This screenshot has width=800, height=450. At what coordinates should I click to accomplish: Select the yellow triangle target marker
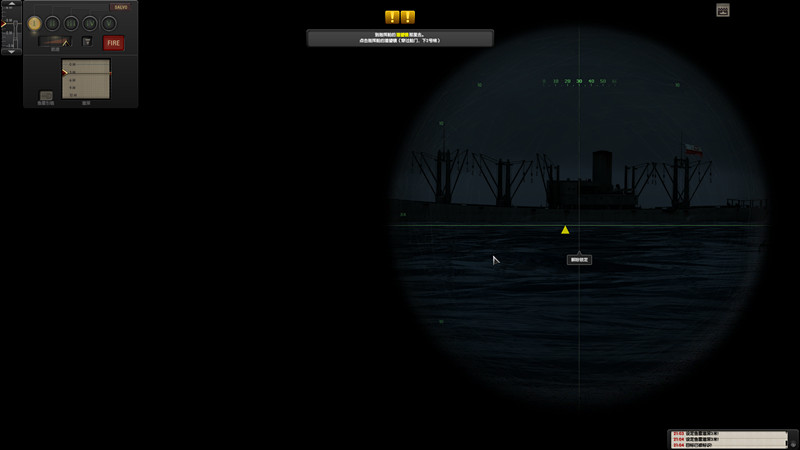coord(565,230)
